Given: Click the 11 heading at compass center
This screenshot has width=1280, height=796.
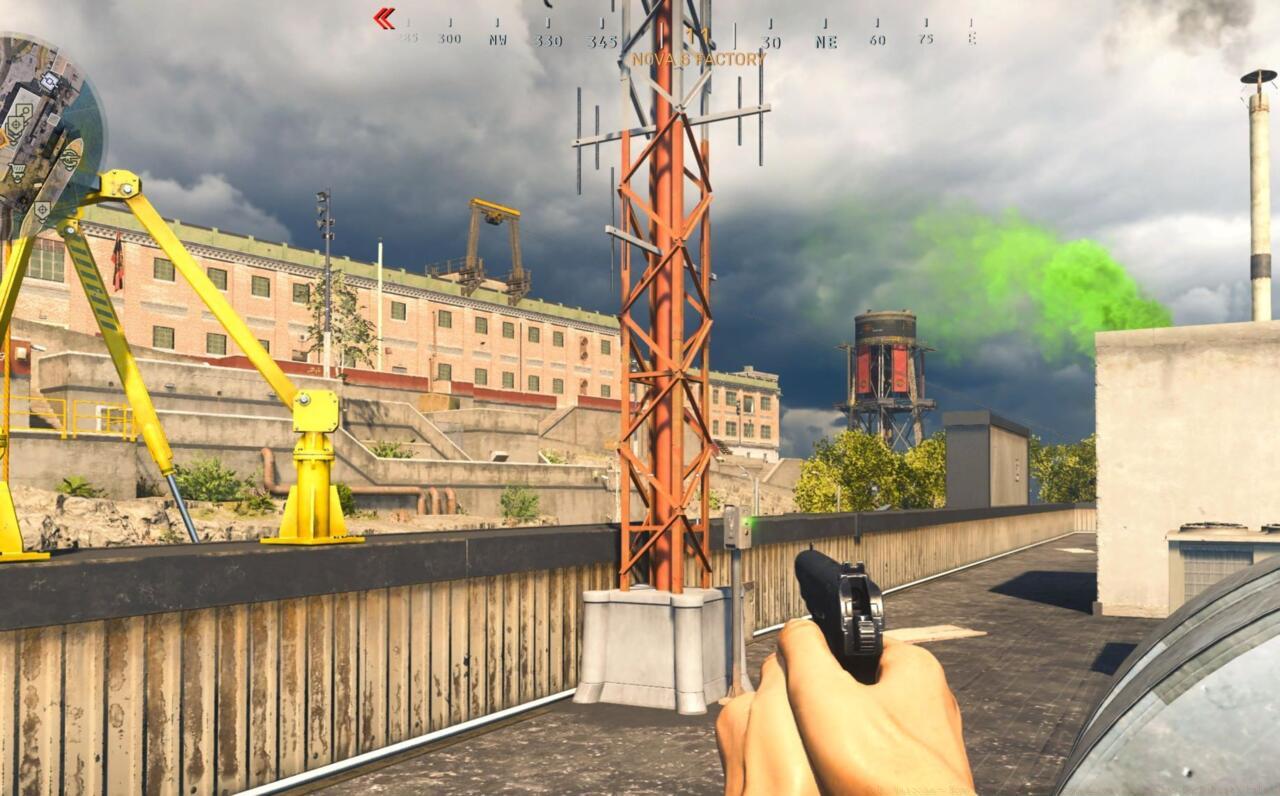Looking at the screenshot, I should pos(698,39).
